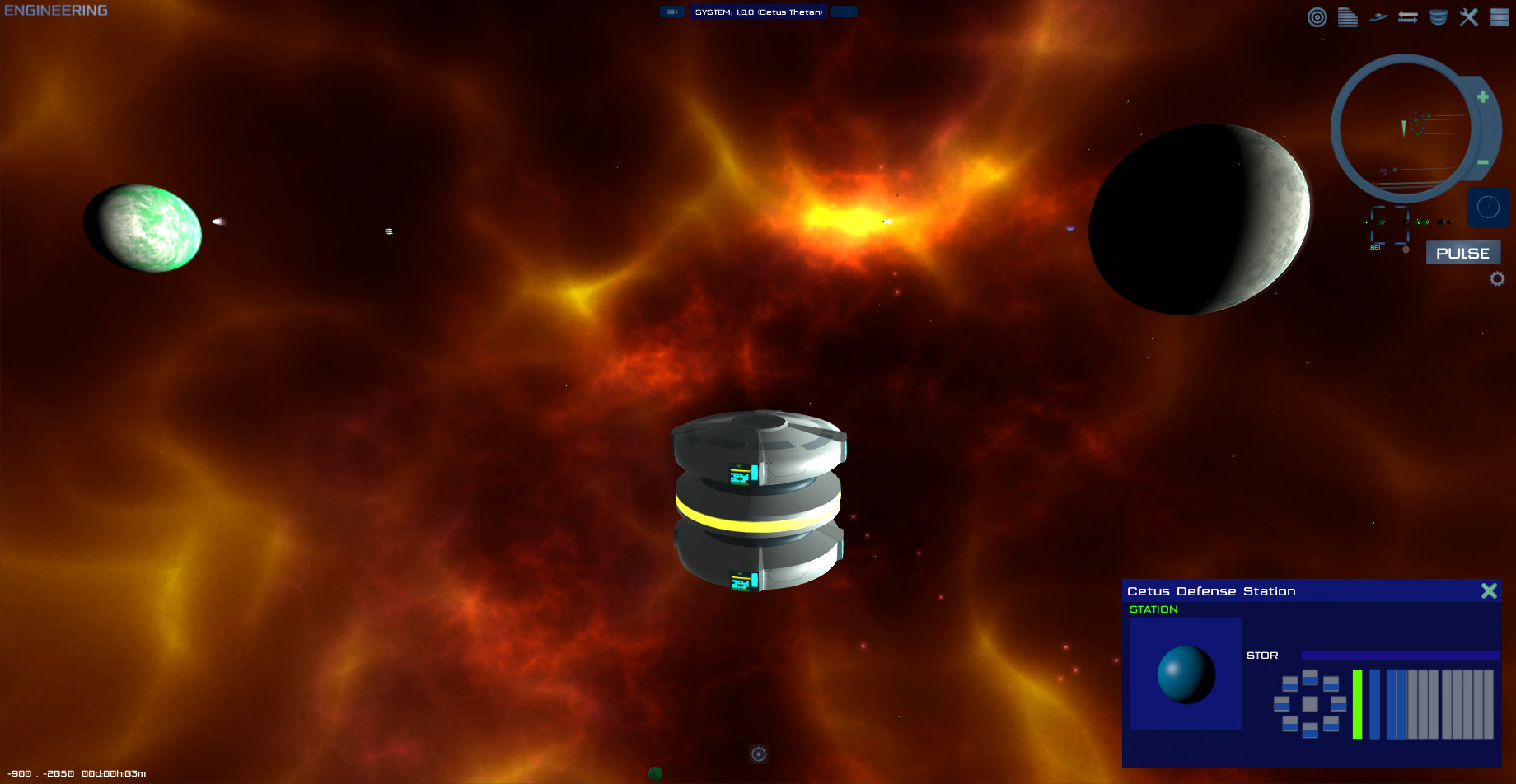Open the document log icon on top toolbar
Viewport: 1516px width, 784px height.
(1347, 17)
